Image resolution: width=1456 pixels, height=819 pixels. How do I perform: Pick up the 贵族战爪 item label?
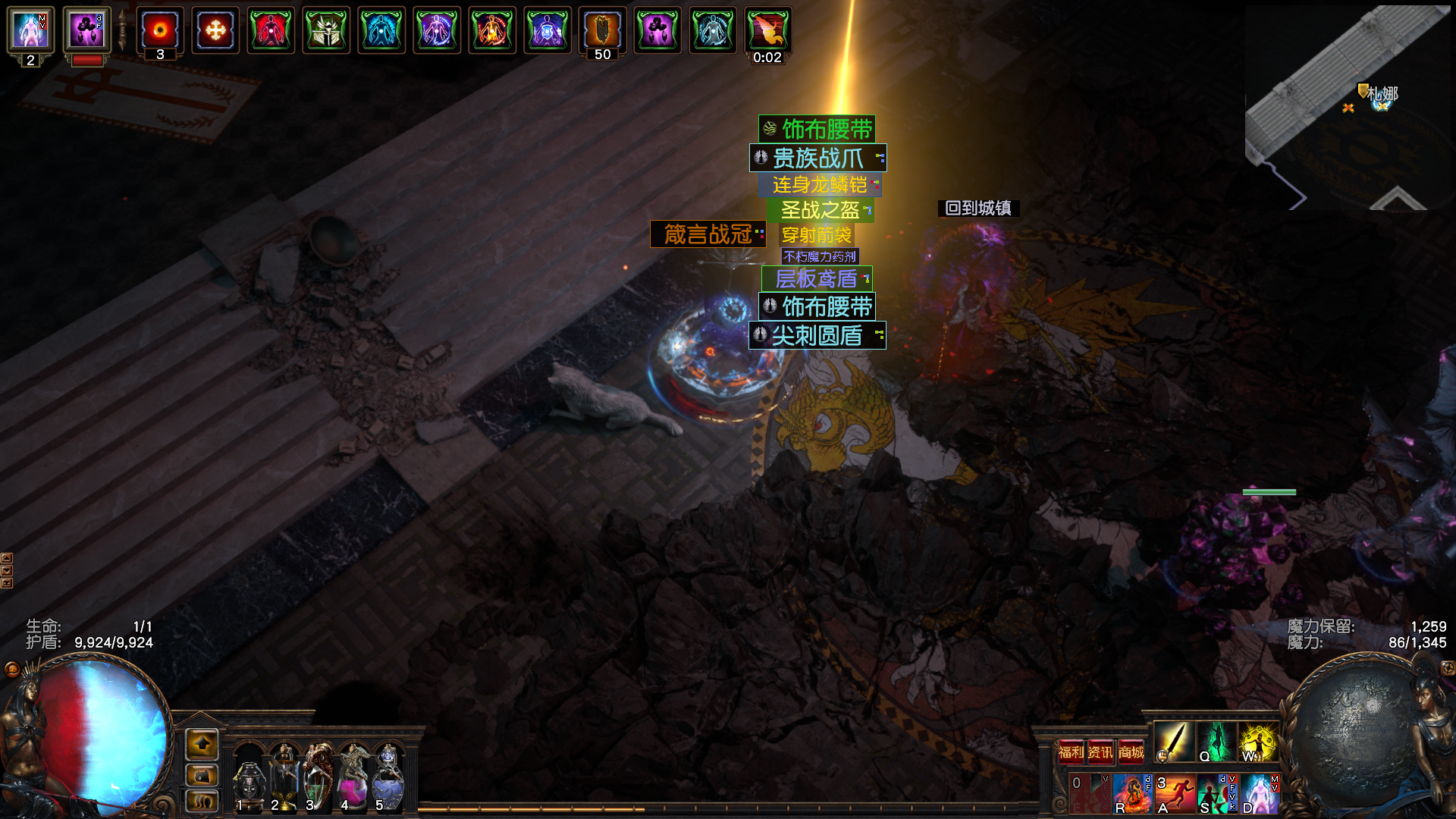click(817, 158)
